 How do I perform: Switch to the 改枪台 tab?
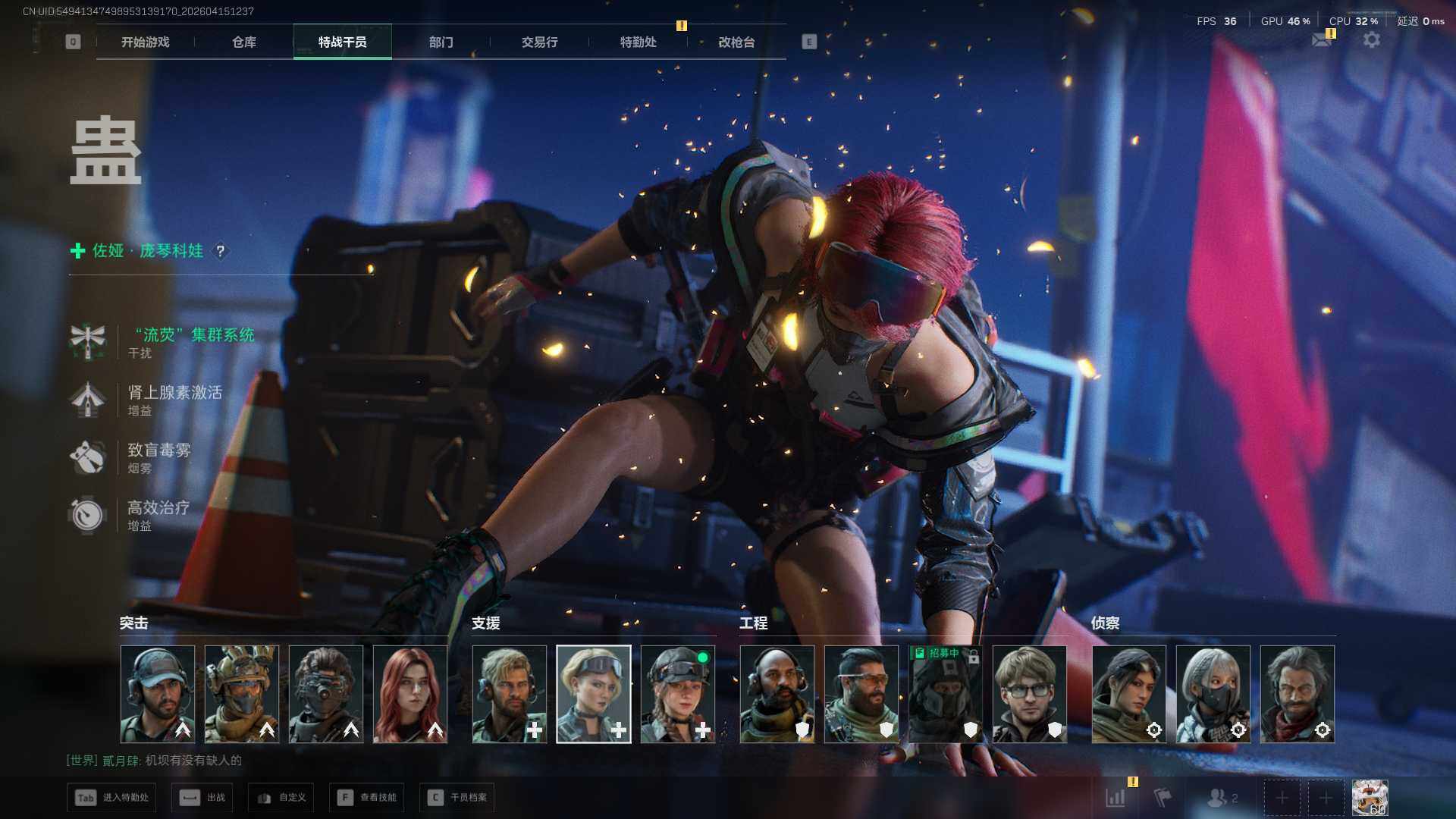tap(736, 42)
